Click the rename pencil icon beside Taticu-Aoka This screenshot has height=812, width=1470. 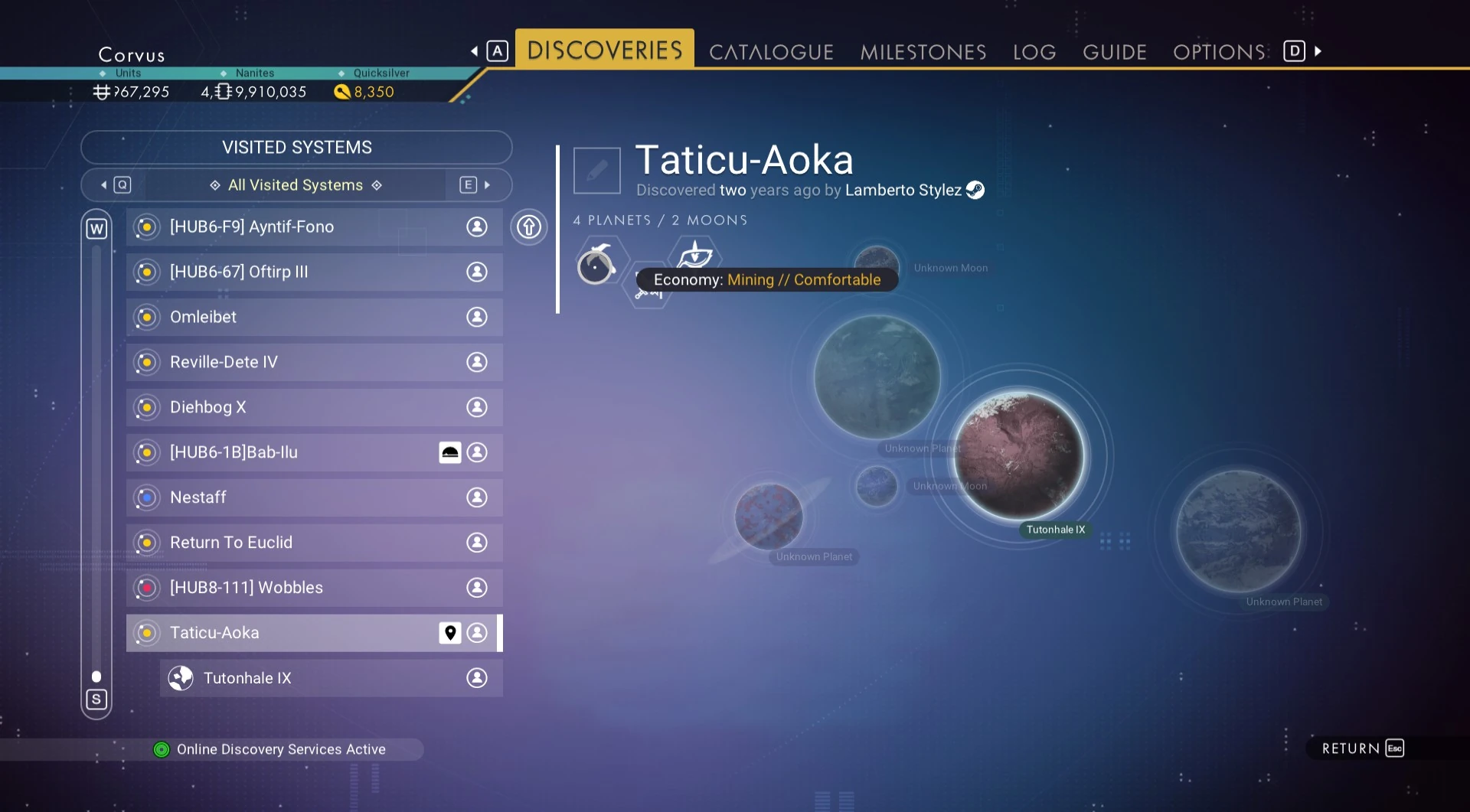596,170
